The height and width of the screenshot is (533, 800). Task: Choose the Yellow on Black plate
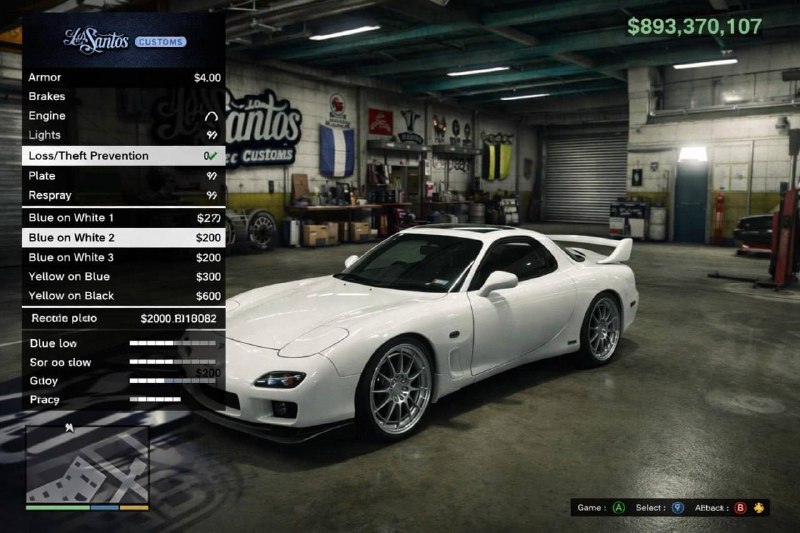pos(123,296)
